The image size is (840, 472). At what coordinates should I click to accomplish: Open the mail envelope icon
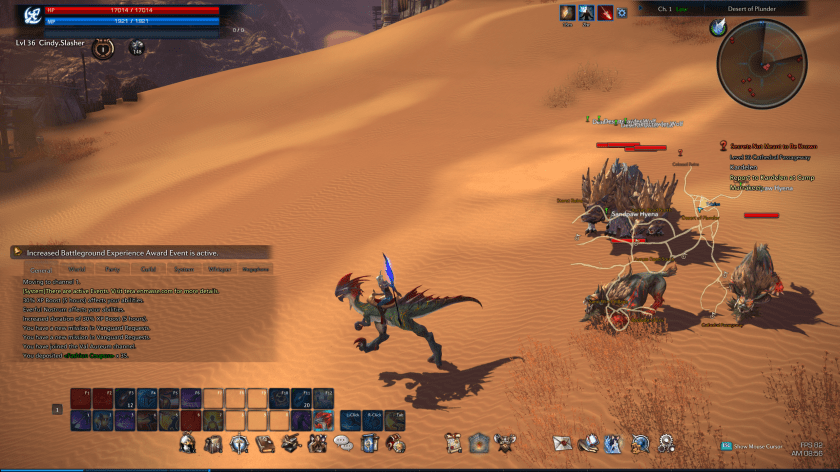coord(561,443)
